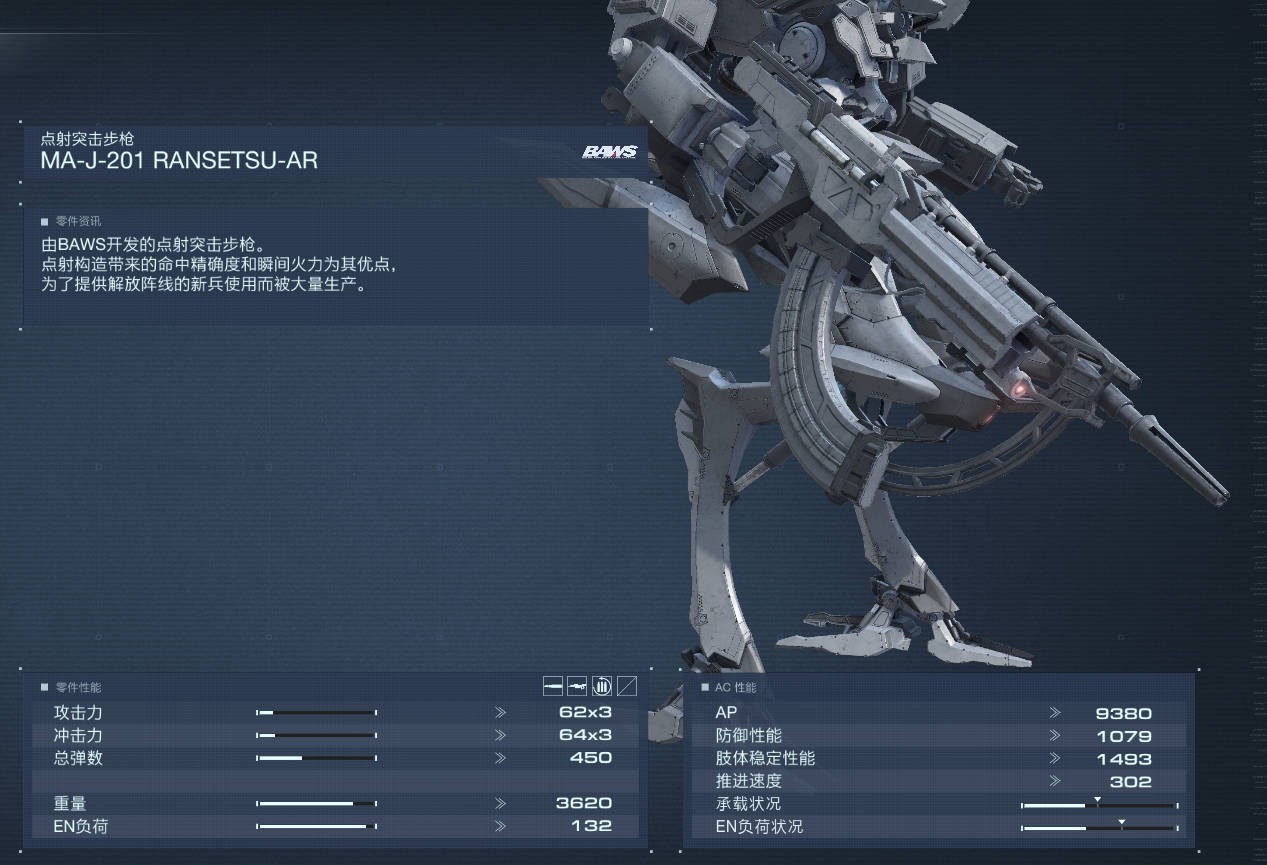Viewport: 1267px width, 865px height.
Task: Click the BAWS manufacturer logo
Action: [x=609, y=153]
